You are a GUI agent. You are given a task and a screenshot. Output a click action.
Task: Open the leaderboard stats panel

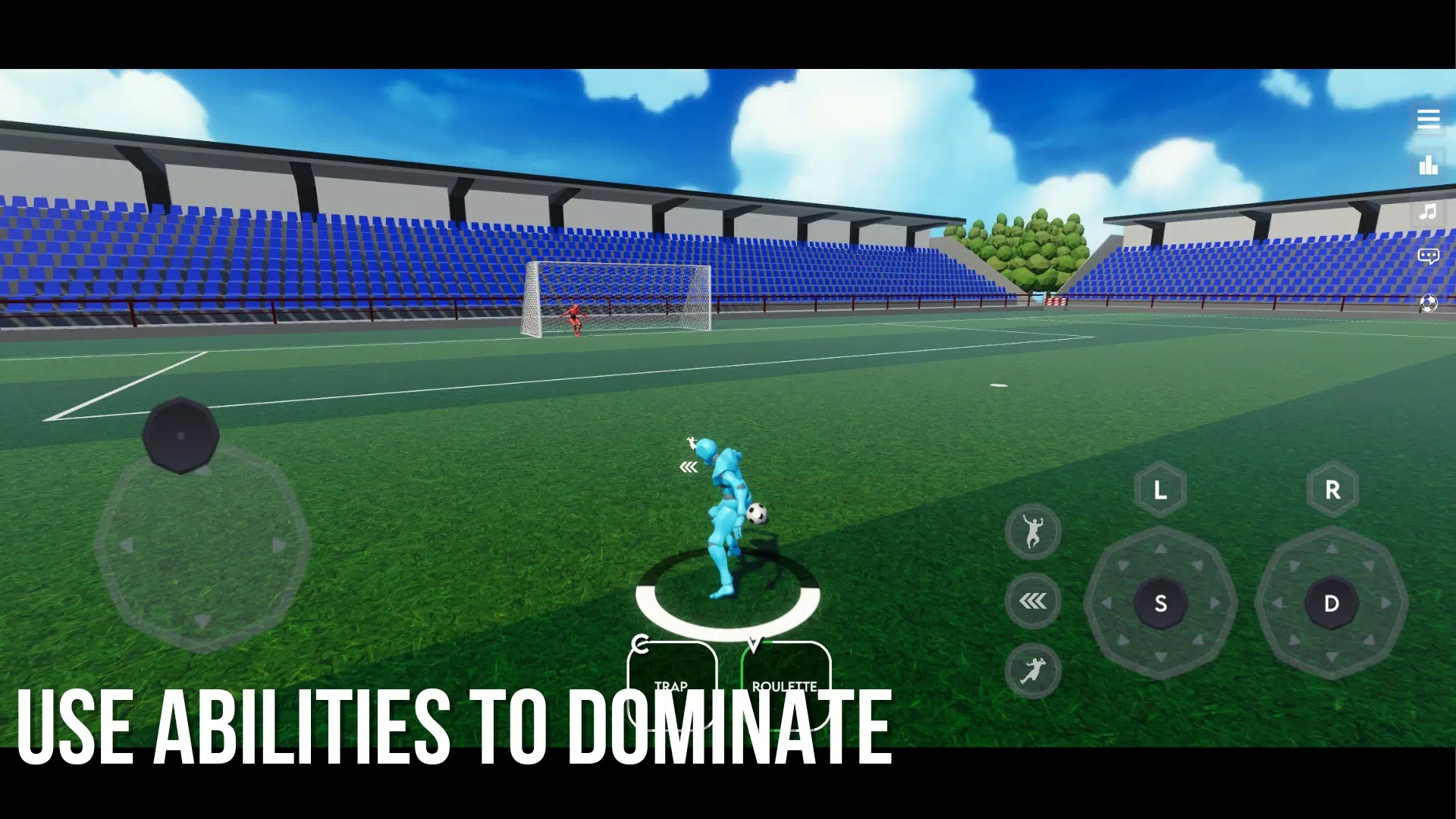pos(1428,165)
